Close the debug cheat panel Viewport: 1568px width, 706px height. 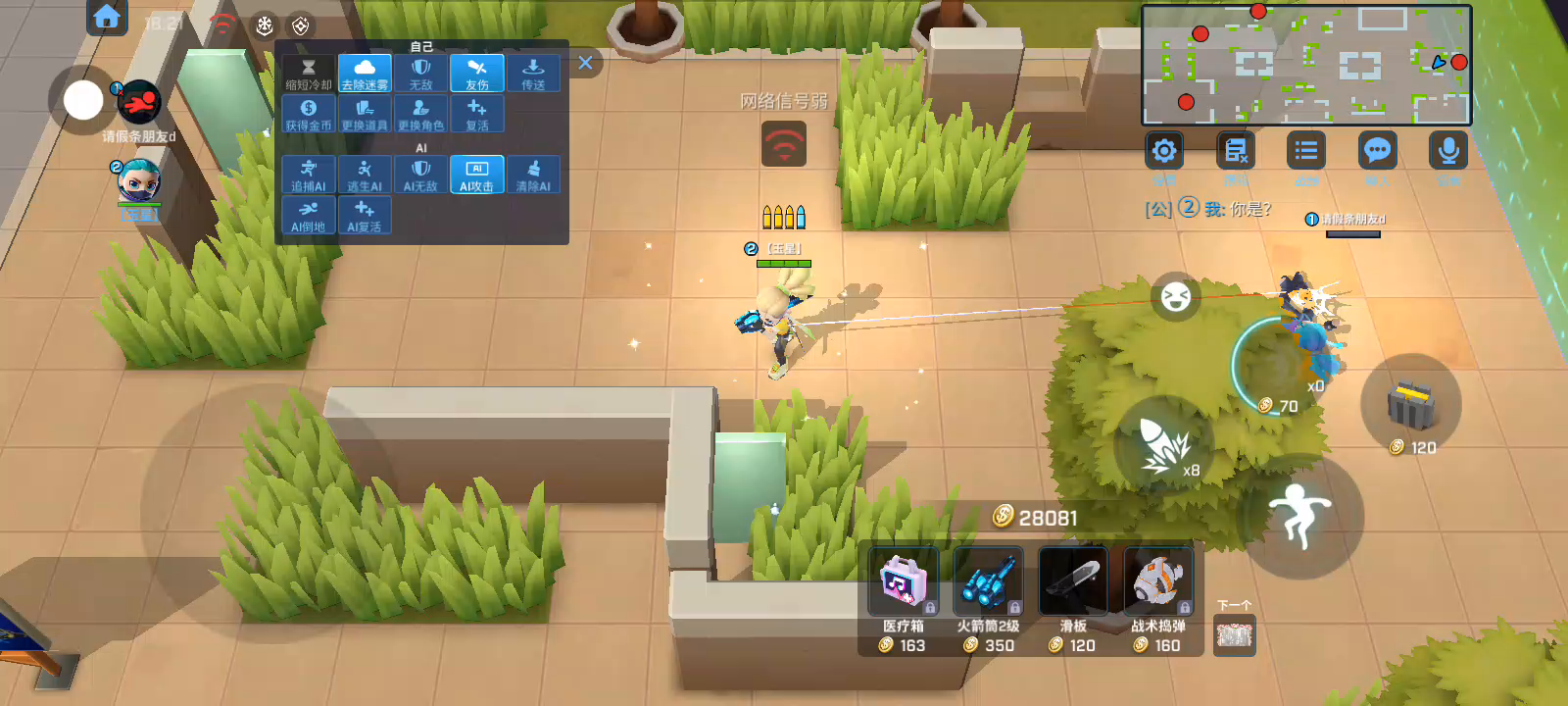[x=585, y=64]
